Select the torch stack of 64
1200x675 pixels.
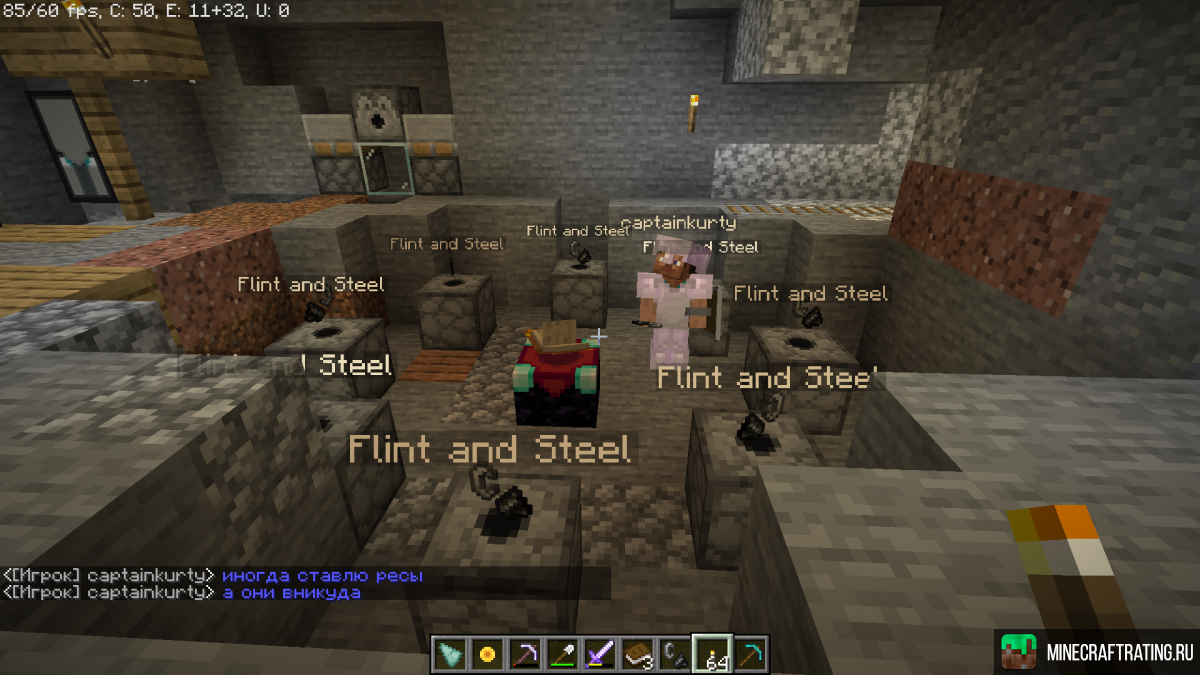pyautogui.click(x=712, y=653)
